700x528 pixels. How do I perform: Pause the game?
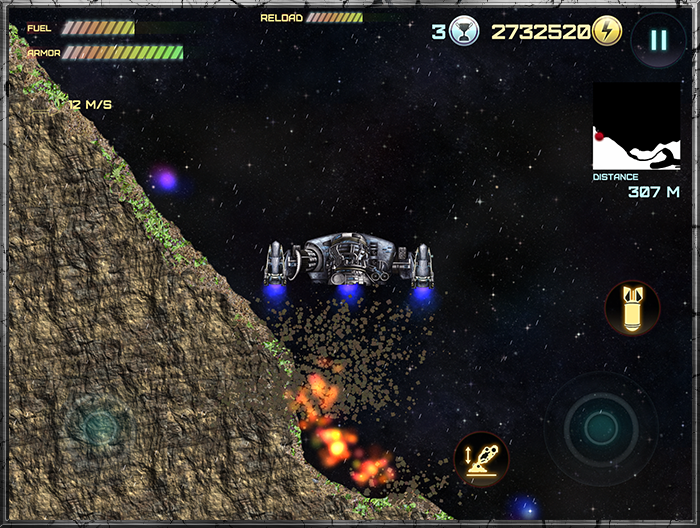tap(657, 40)
